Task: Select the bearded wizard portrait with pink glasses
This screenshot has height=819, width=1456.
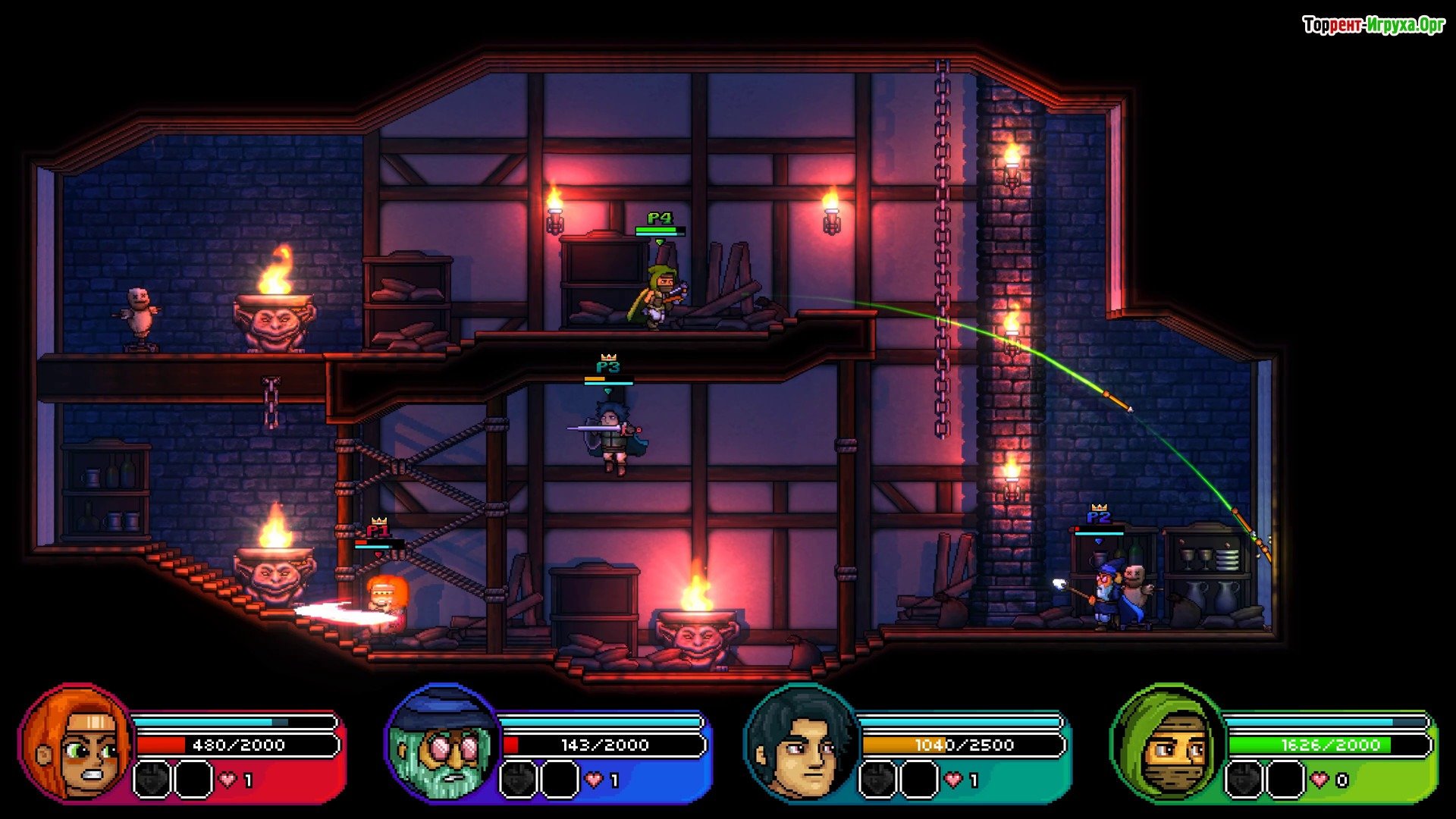Action: (x=444, y=743)
